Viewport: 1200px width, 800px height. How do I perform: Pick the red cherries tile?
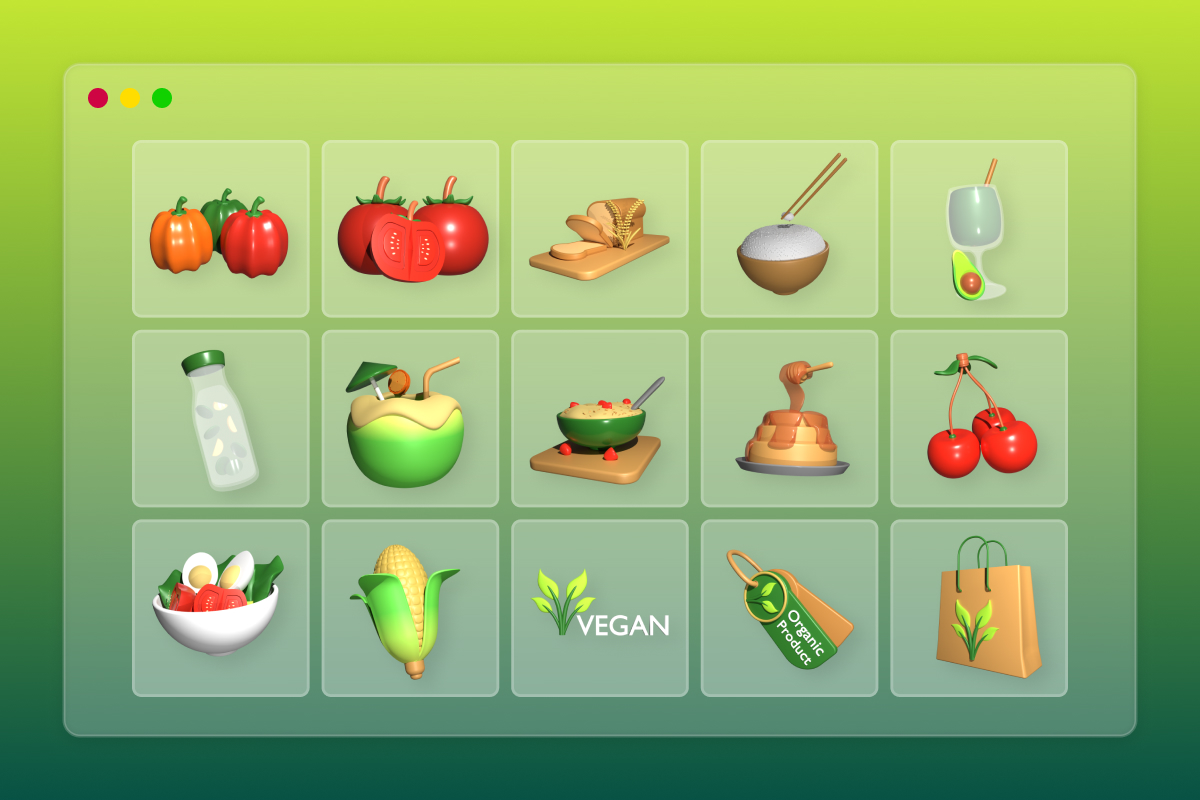(x=979, y=418)
